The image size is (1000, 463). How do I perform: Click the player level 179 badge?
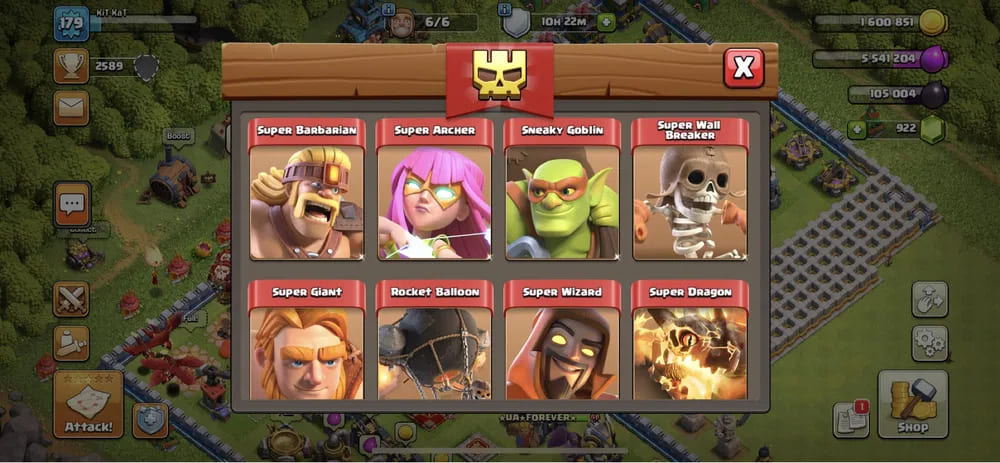71,22
